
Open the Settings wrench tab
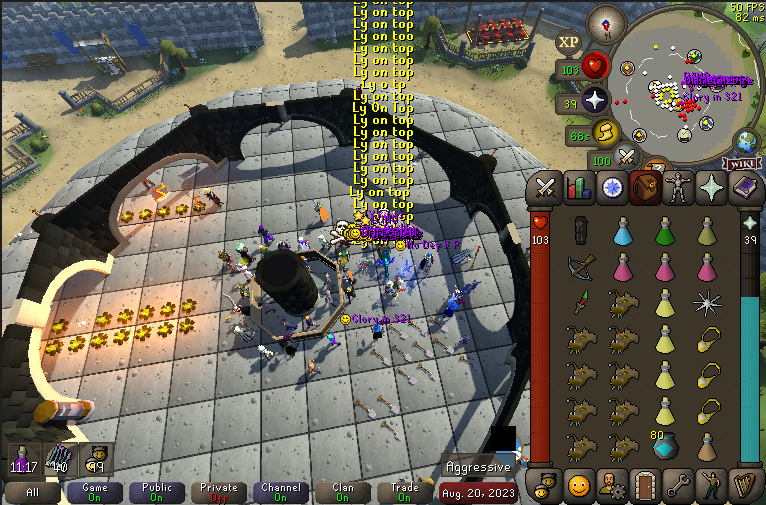pyautogui.click(x=678, y=486)
